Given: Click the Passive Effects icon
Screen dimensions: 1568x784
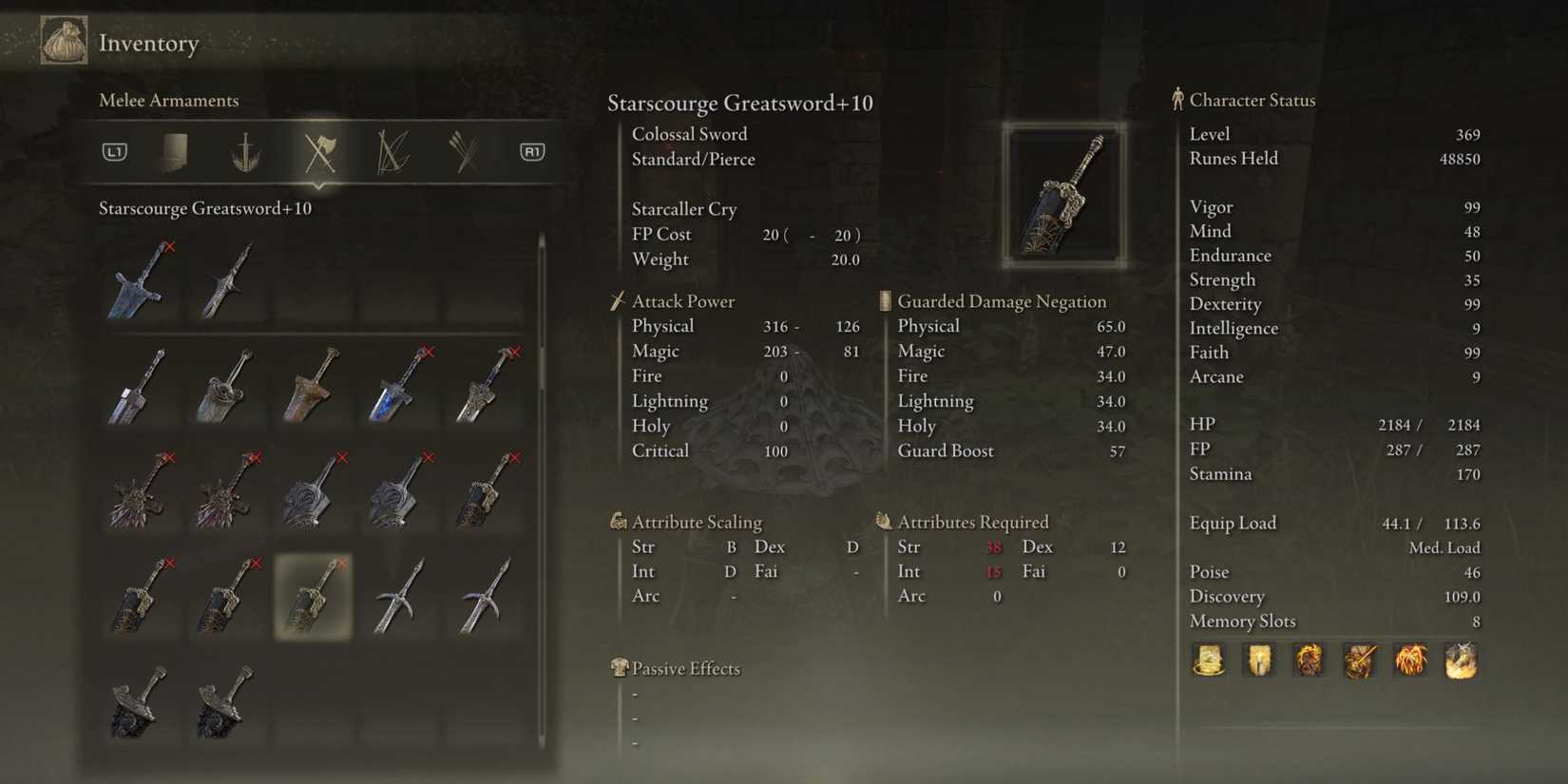Looking at the screenshot, I should click(620, 668).
